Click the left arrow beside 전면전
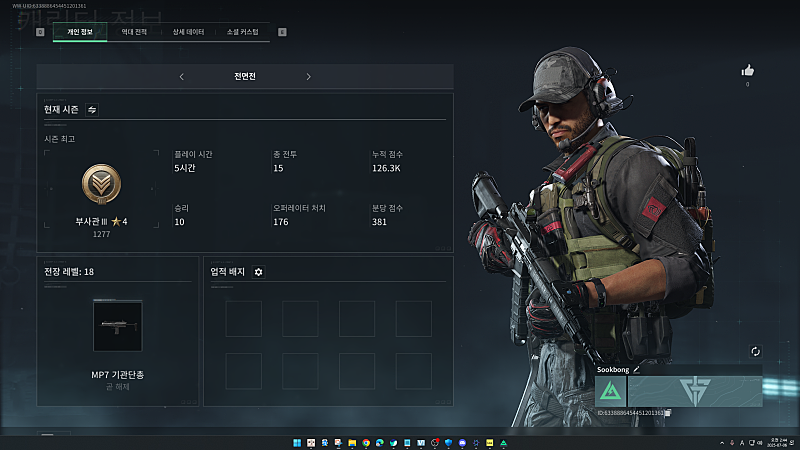The image size is (800, 450). coord(181,76)
